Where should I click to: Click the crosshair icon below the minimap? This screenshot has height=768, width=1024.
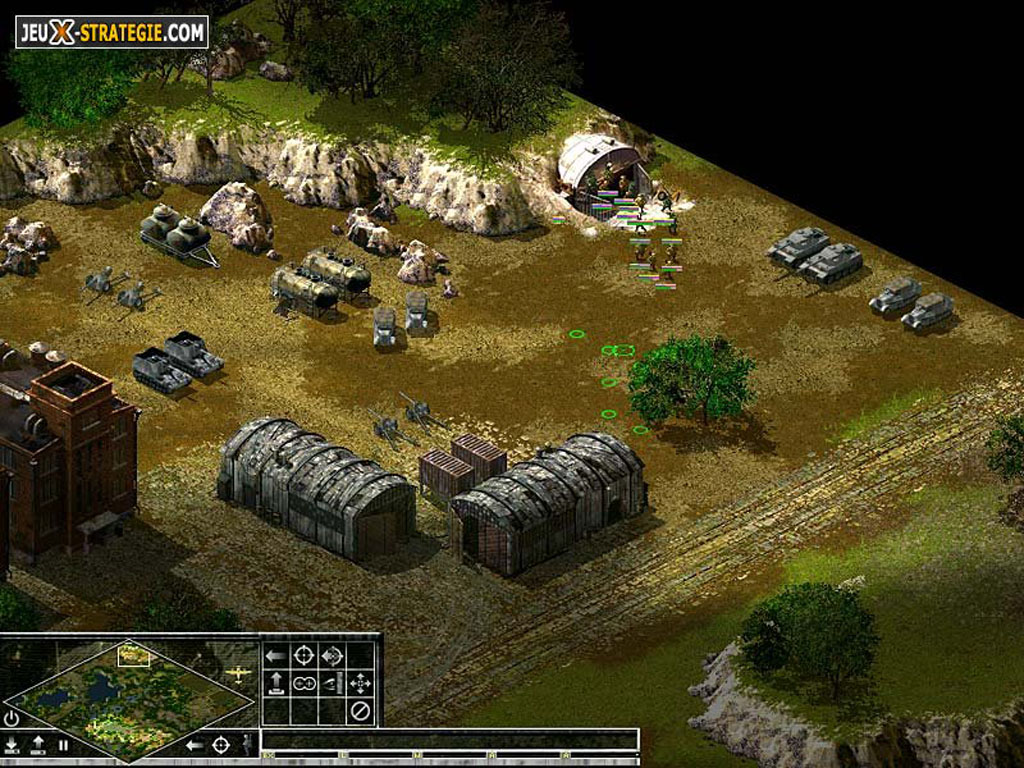(221, 745)
